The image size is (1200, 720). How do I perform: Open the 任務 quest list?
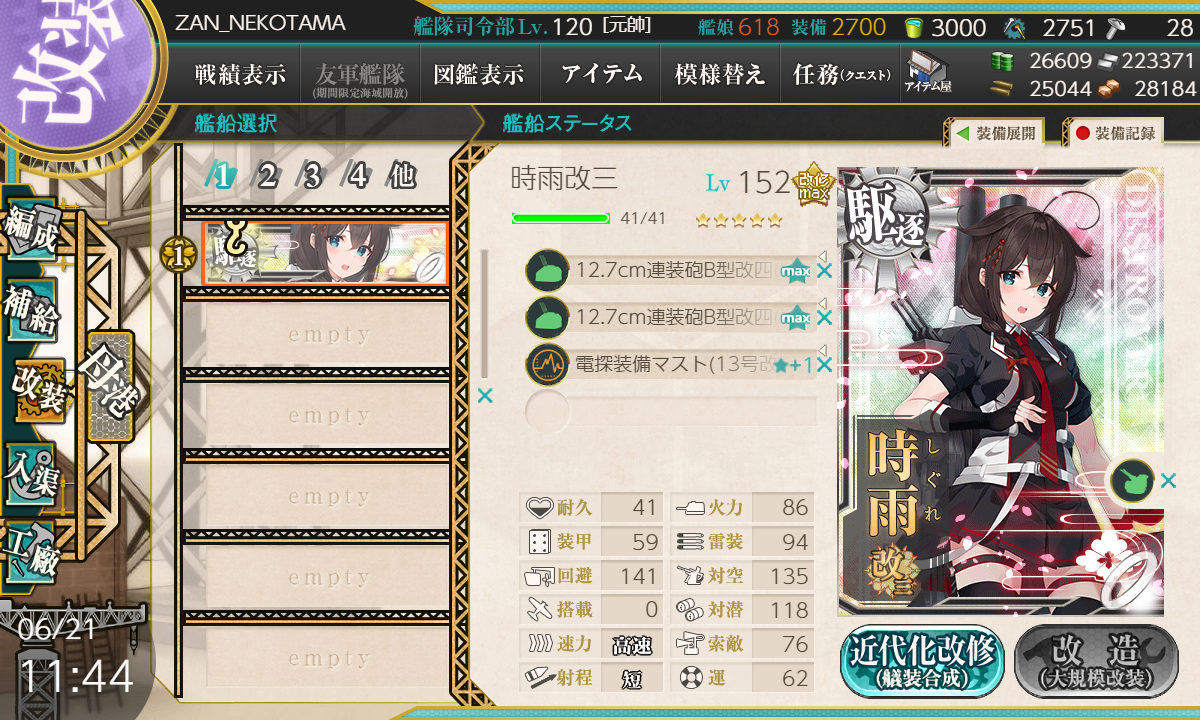[x=840, y=74]
